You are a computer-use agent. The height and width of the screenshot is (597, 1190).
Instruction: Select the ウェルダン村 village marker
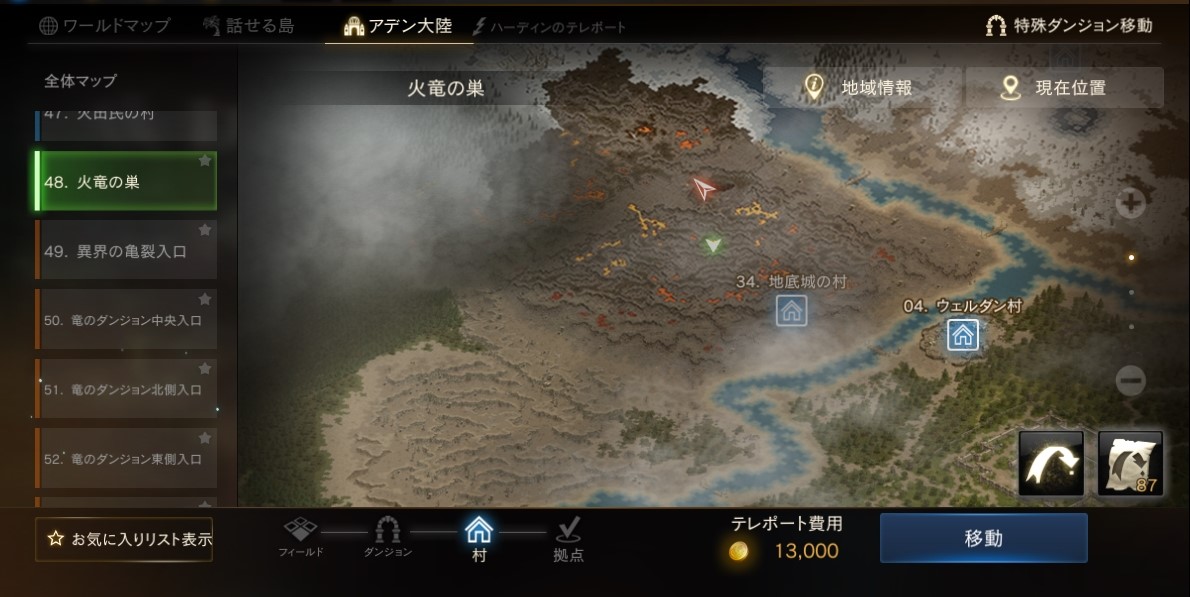point(963,335)
